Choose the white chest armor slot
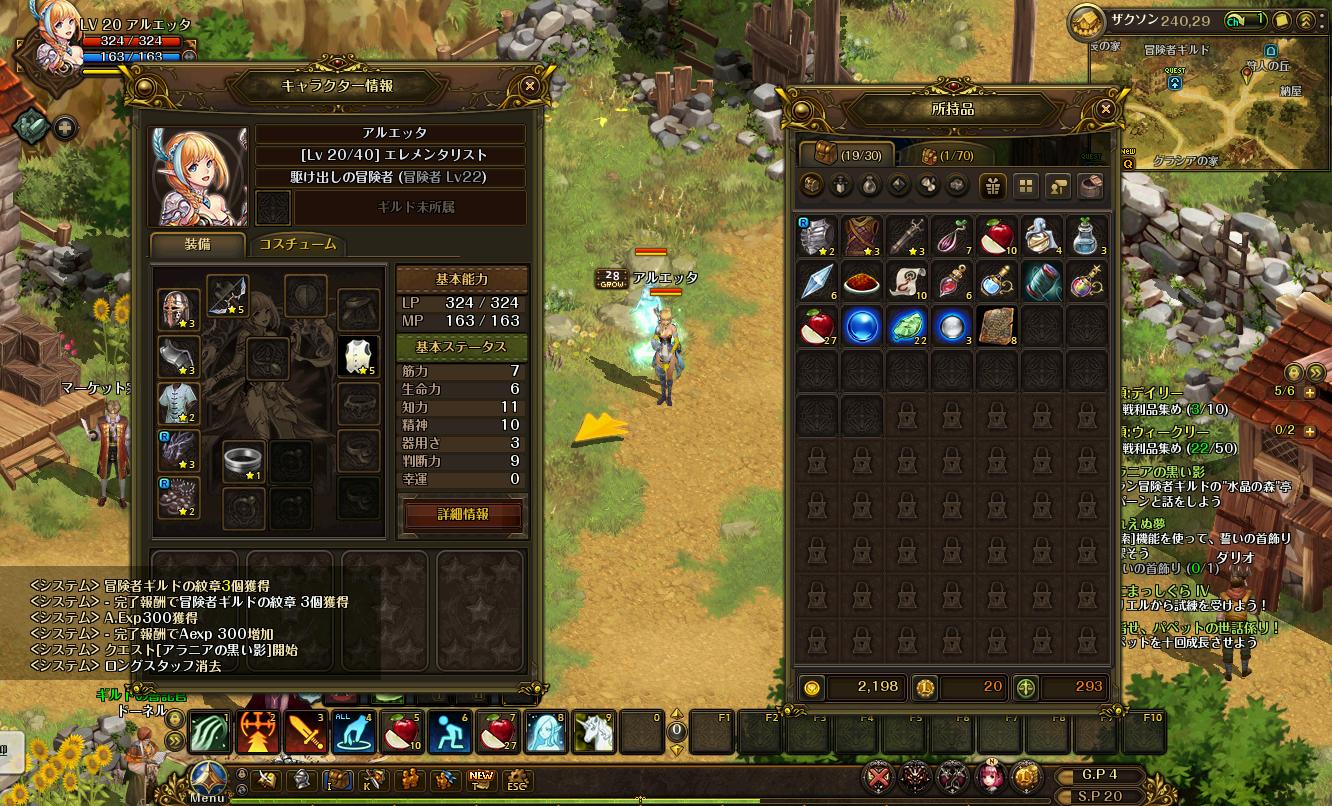This screenshot has width=1332, height=806. click(359, 356)
